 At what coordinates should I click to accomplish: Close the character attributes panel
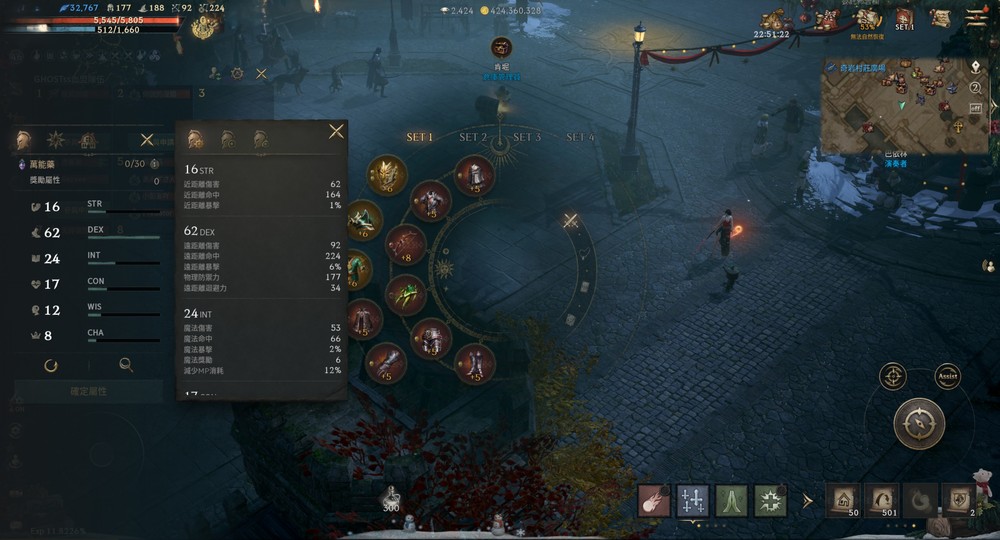147,140
